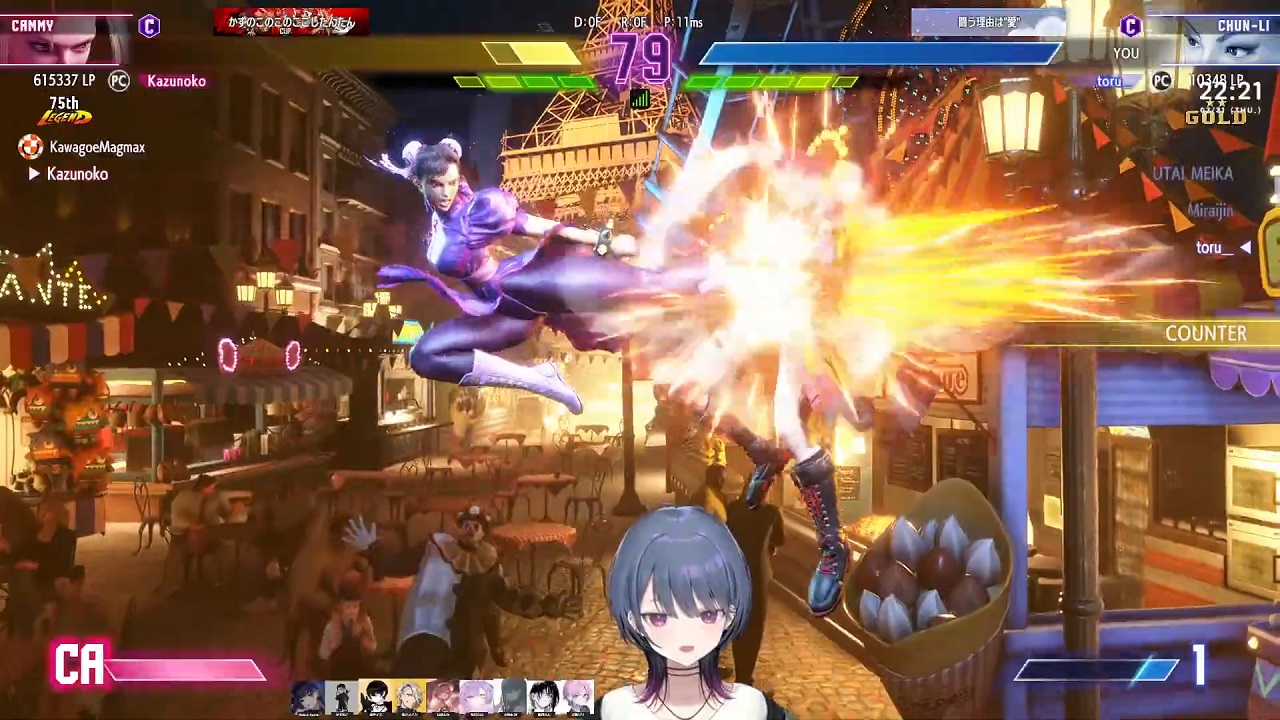1280x720 pixels.
Task: Click the Kazunoko player name tag
Action: coord(176,81)
